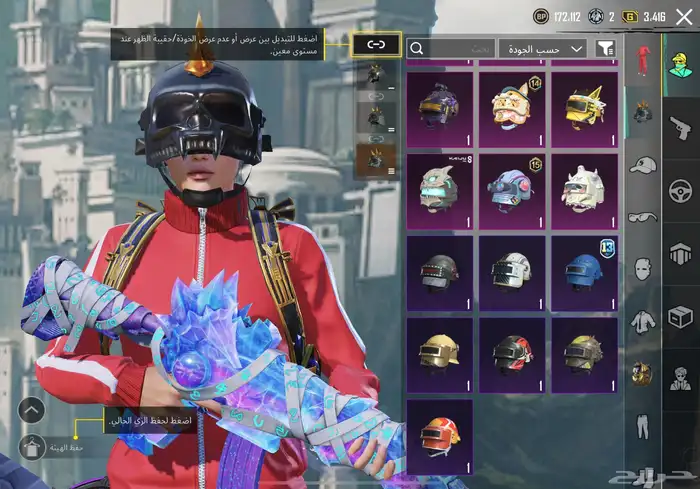Switch to the weapon skins tab
Screen dimensions: 700x489
[x=680, y=128]
